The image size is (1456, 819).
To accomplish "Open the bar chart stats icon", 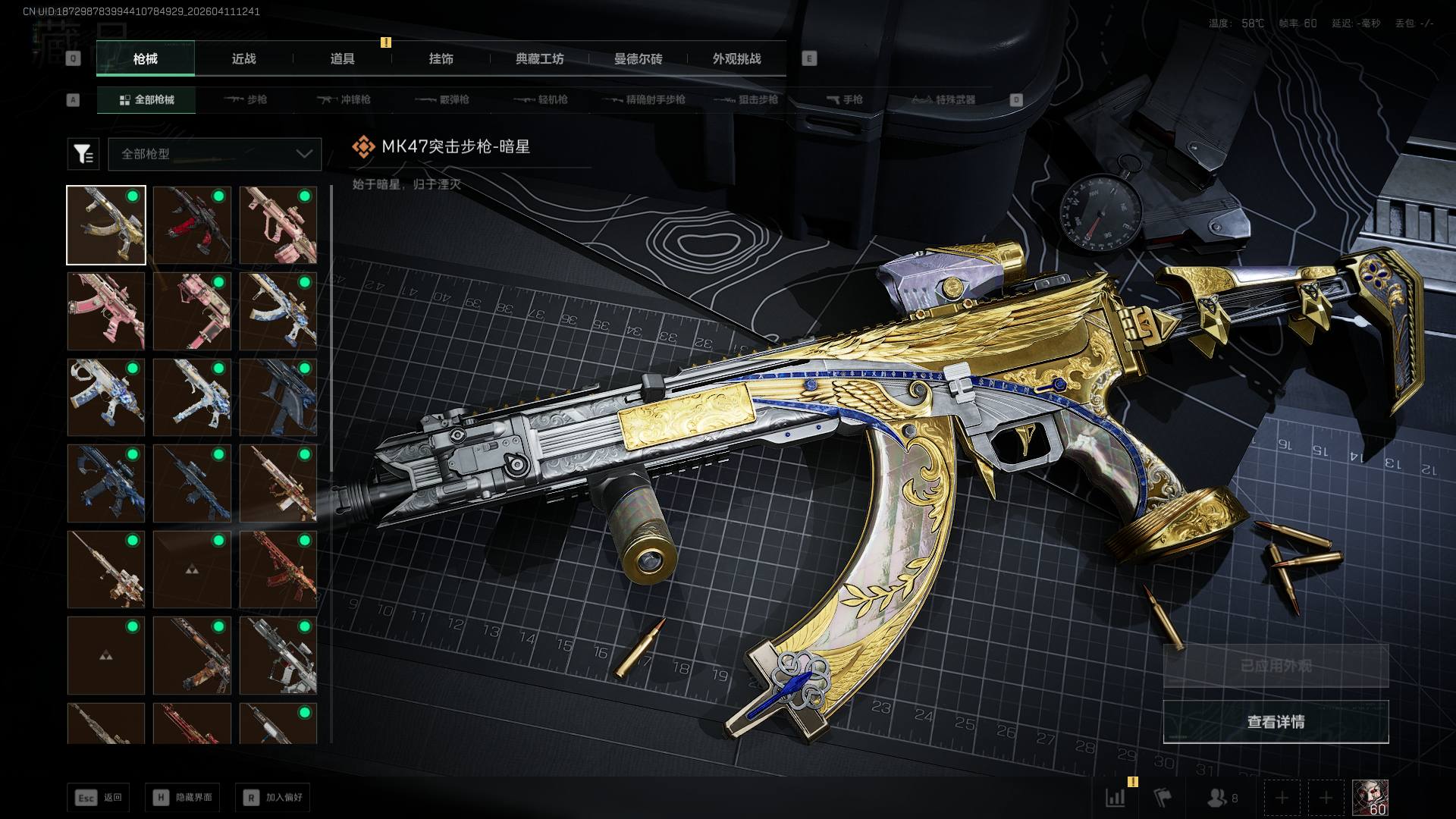I will click(1116, 798).
